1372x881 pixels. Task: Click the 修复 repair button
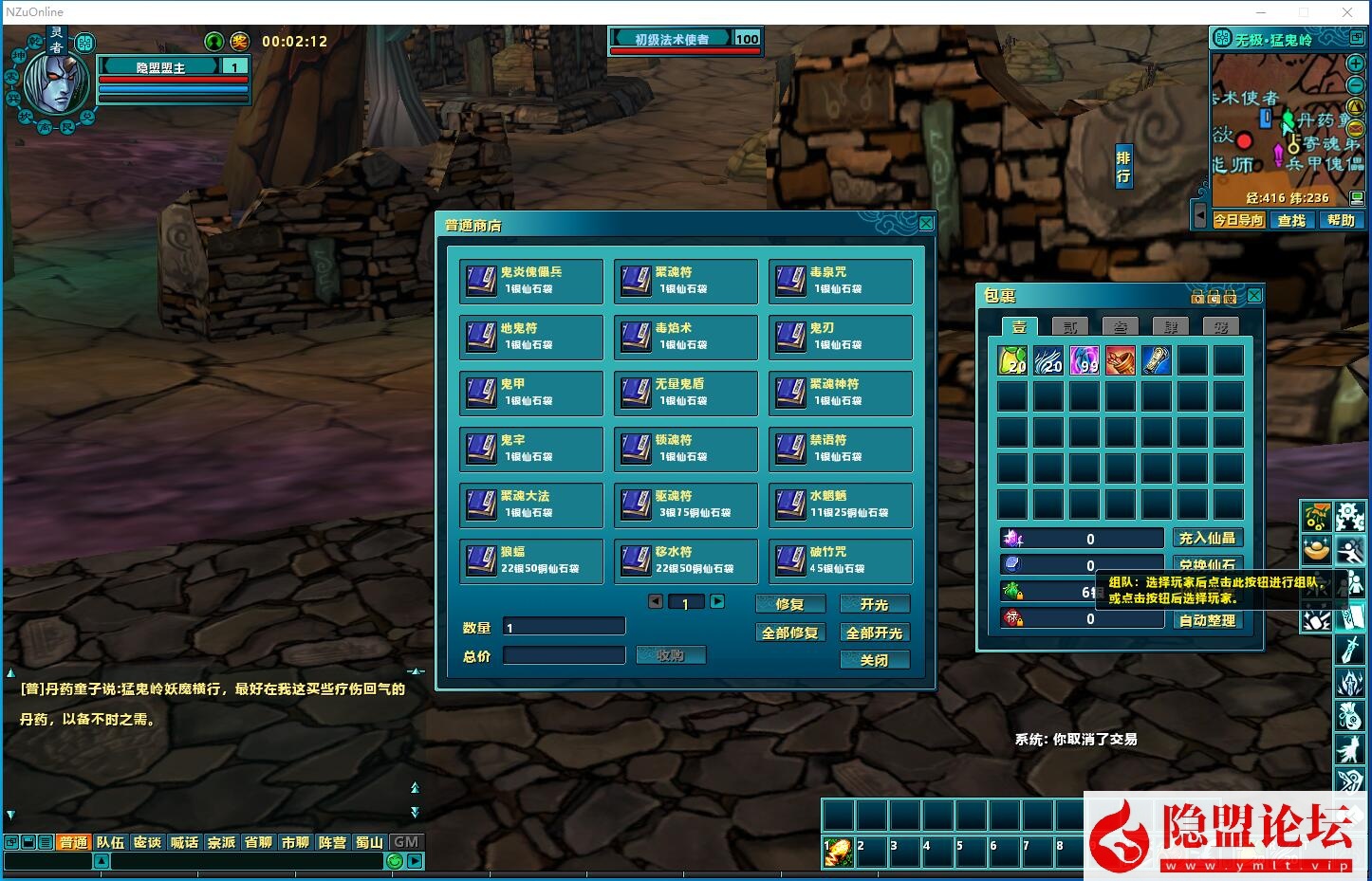[789, 604]
